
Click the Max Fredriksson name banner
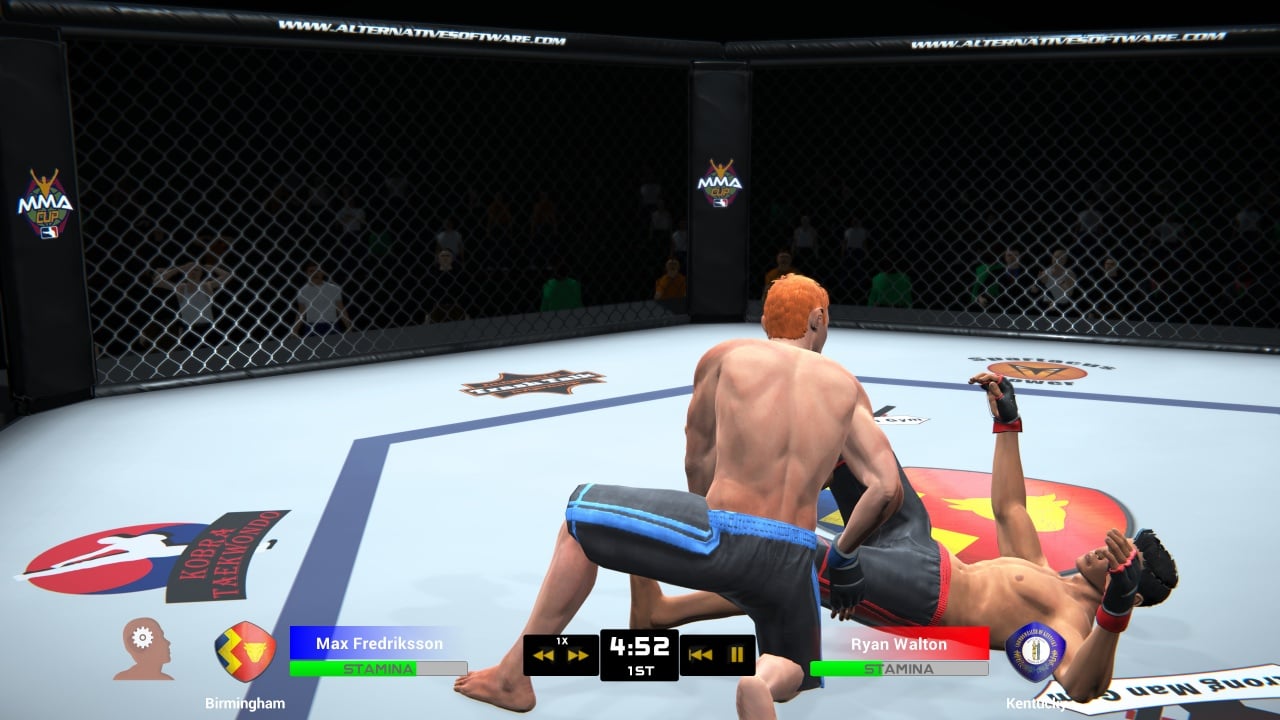378,643
